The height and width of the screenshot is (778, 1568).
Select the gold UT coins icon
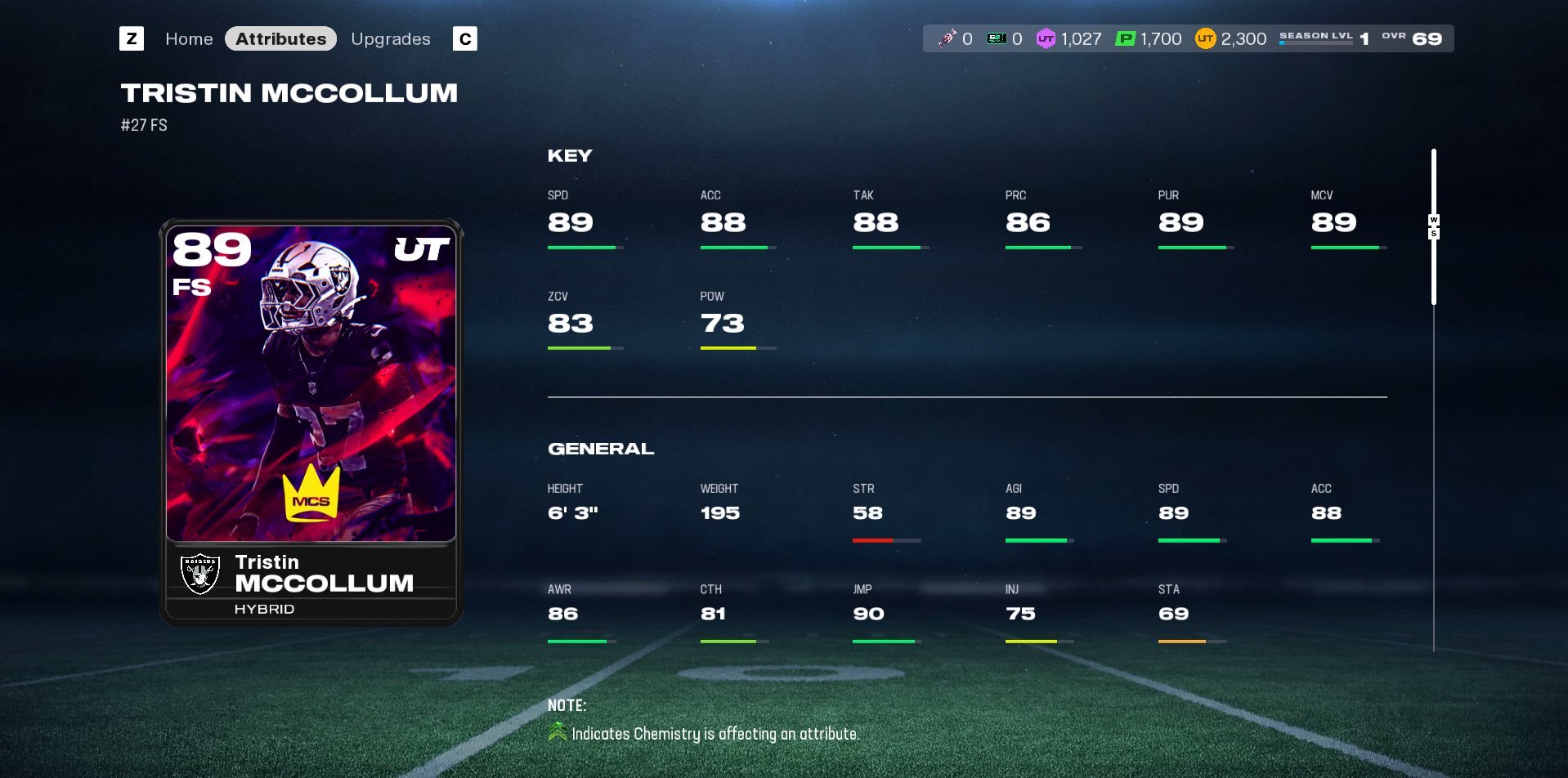(x=1207, y=38)
